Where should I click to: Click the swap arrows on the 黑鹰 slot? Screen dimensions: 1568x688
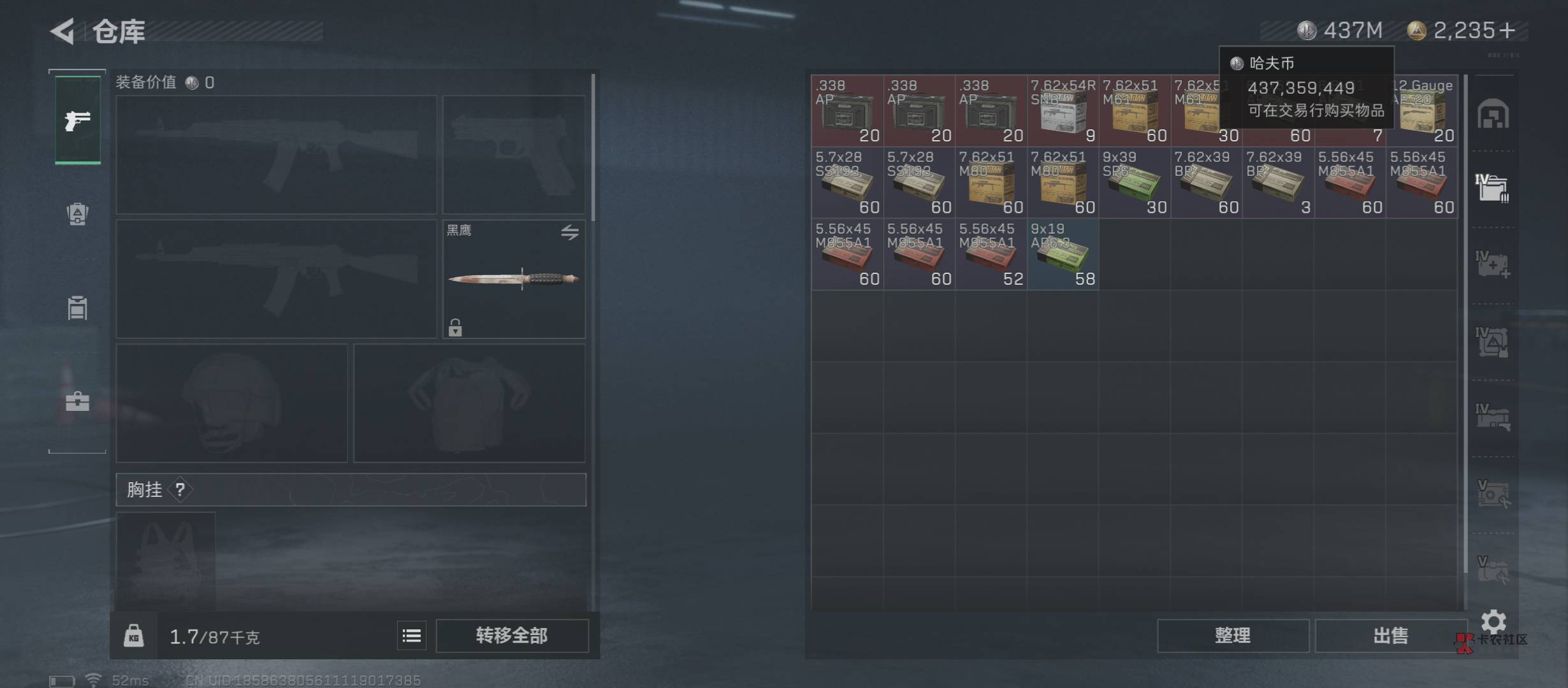(x=570, y=233)
